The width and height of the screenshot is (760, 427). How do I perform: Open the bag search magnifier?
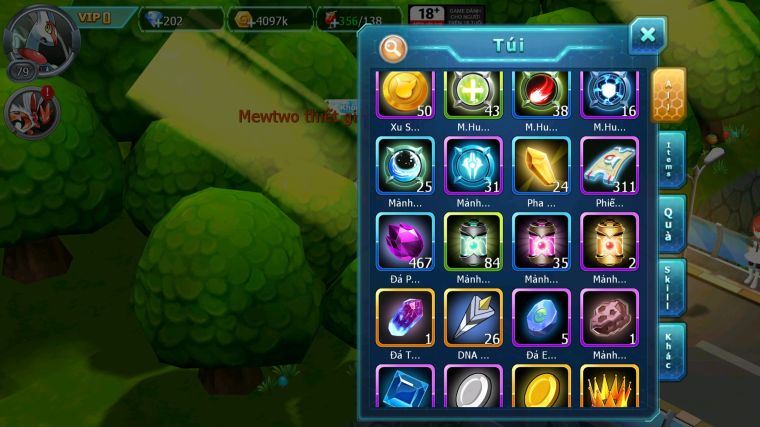click(393, 48)
